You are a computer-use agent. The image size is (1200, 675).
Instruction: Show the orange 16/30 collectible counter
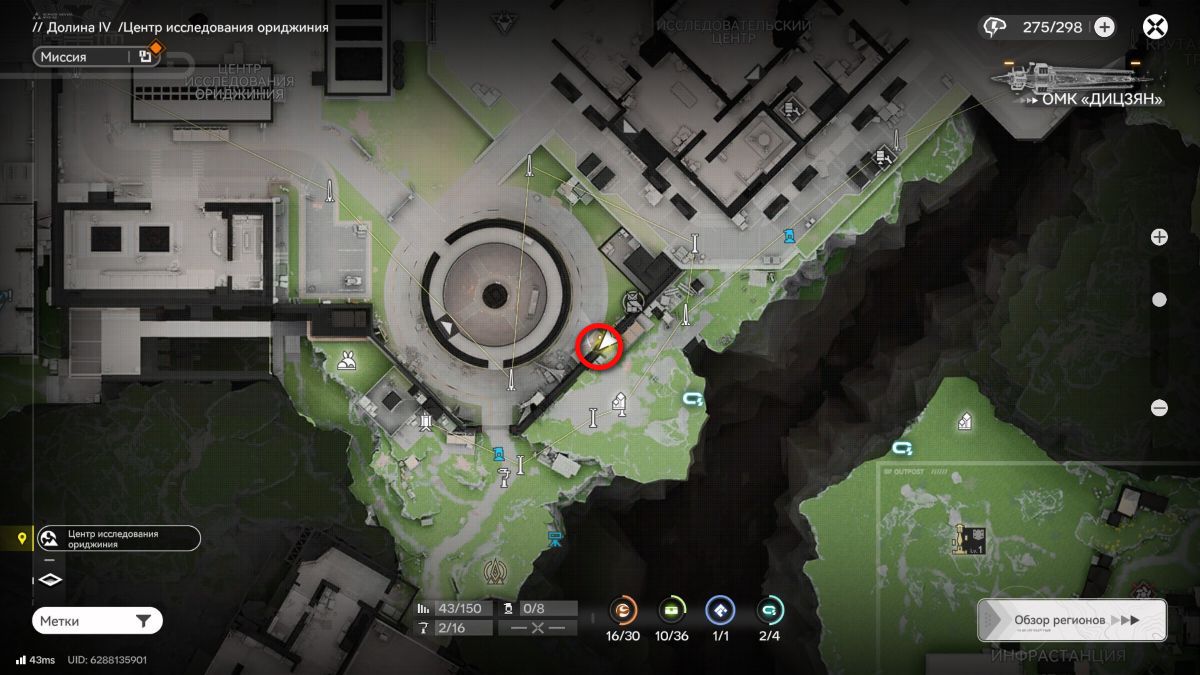click(624, 610)
